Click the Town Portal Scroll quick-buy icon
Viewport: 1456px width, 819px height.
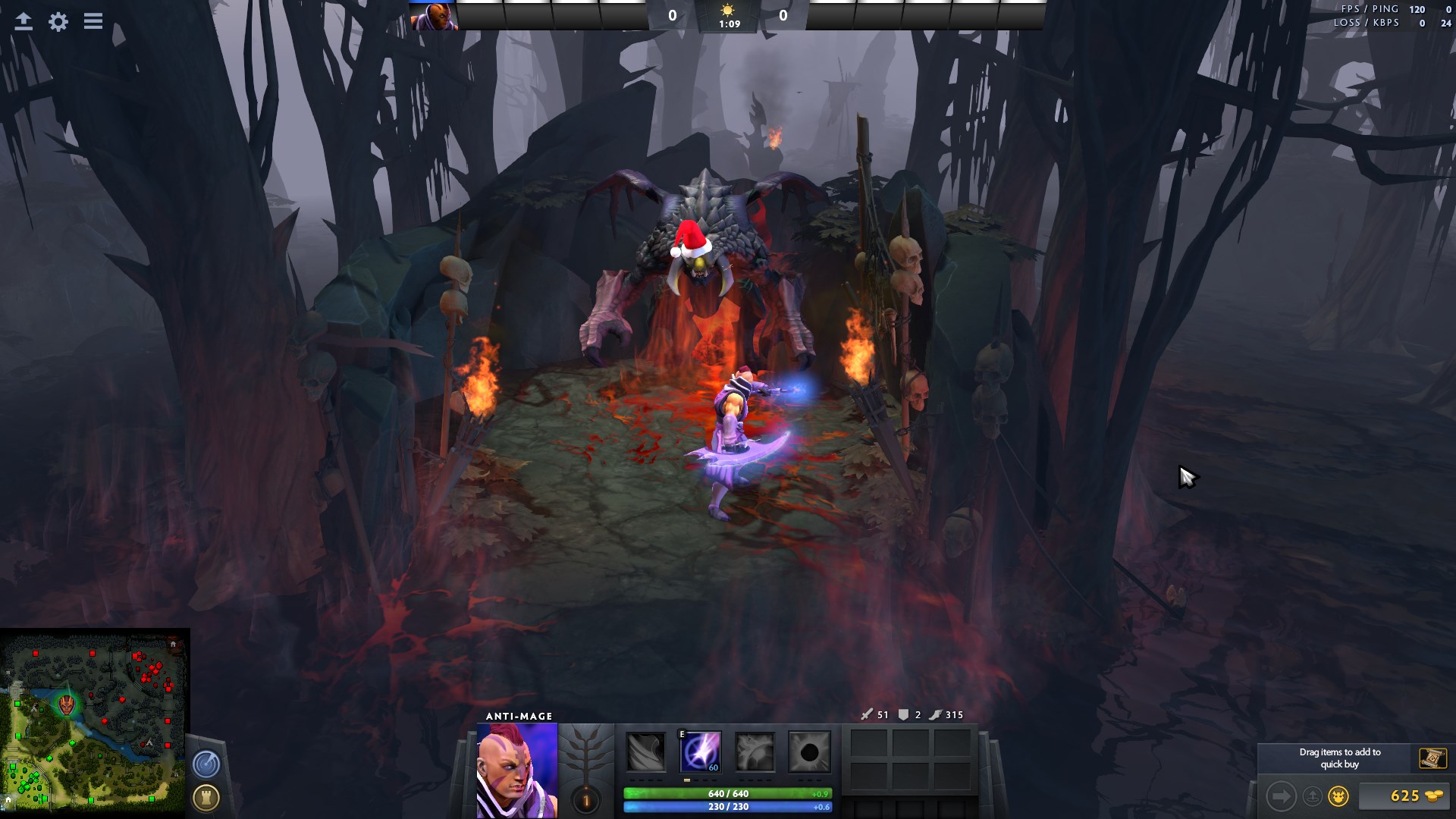[1432, 758]
